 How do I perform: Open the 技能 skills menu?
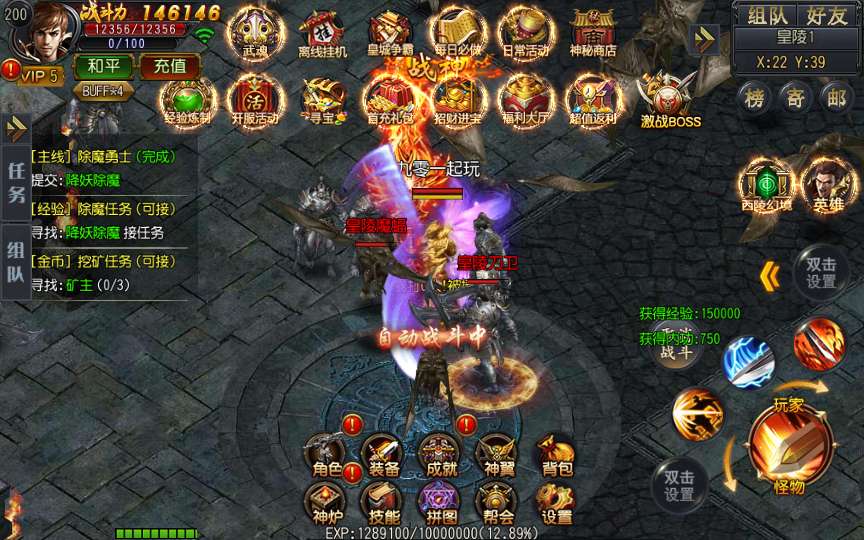384,503
